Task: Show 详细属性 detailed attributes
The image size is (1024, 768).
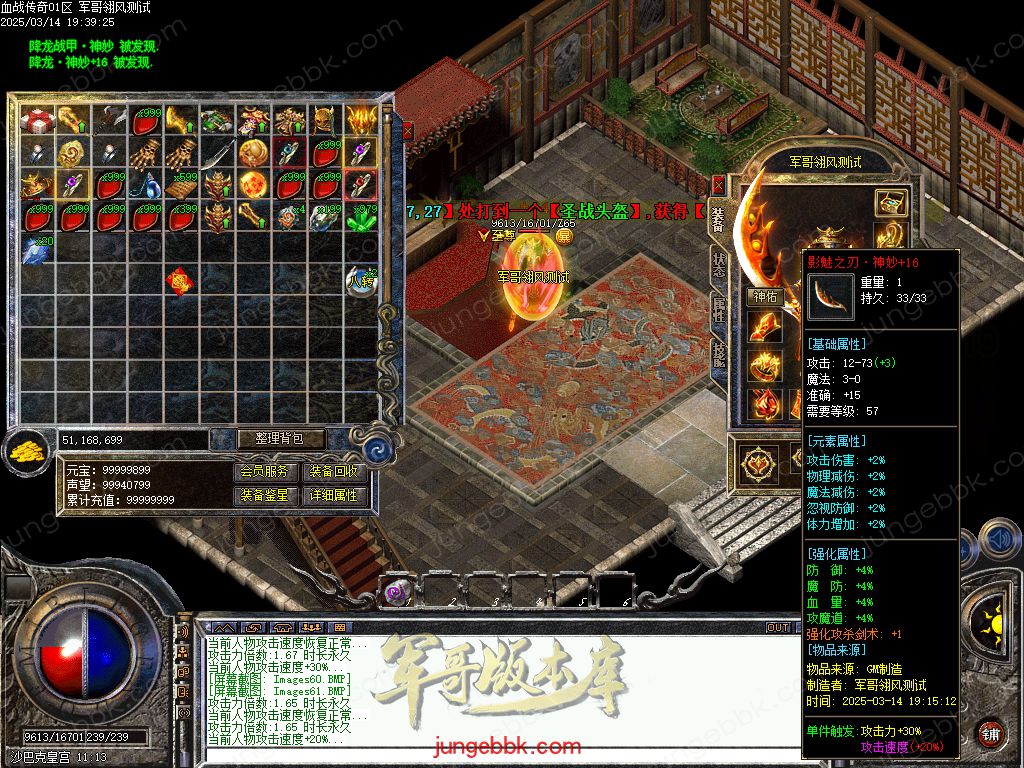Action: [x=333, y=495]
